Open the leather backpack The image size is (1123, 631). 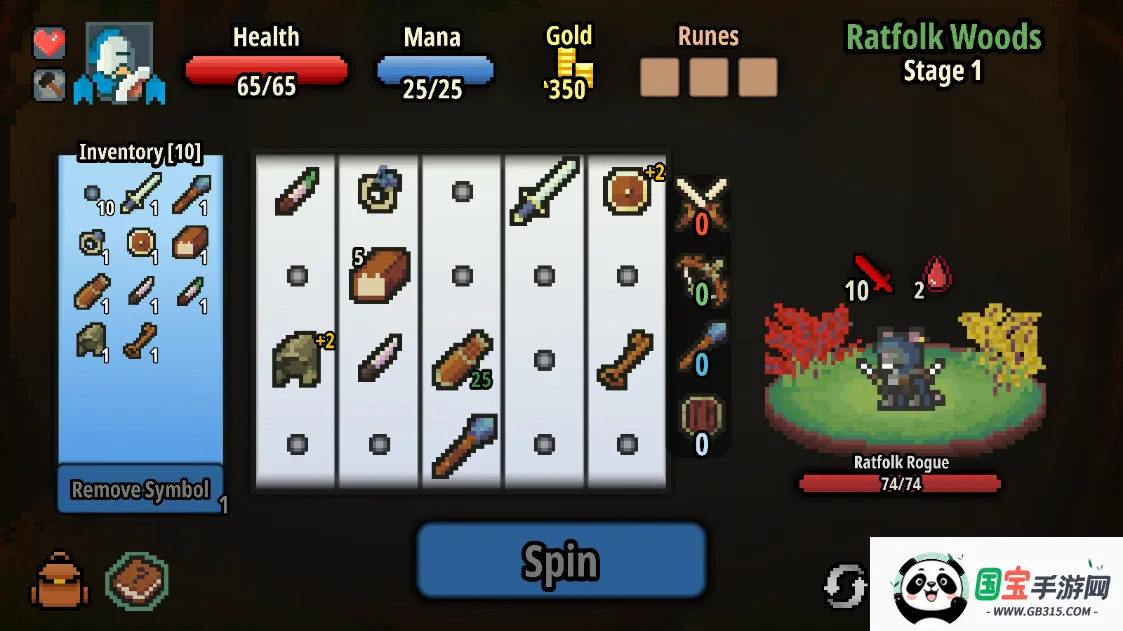click(61, 581)
